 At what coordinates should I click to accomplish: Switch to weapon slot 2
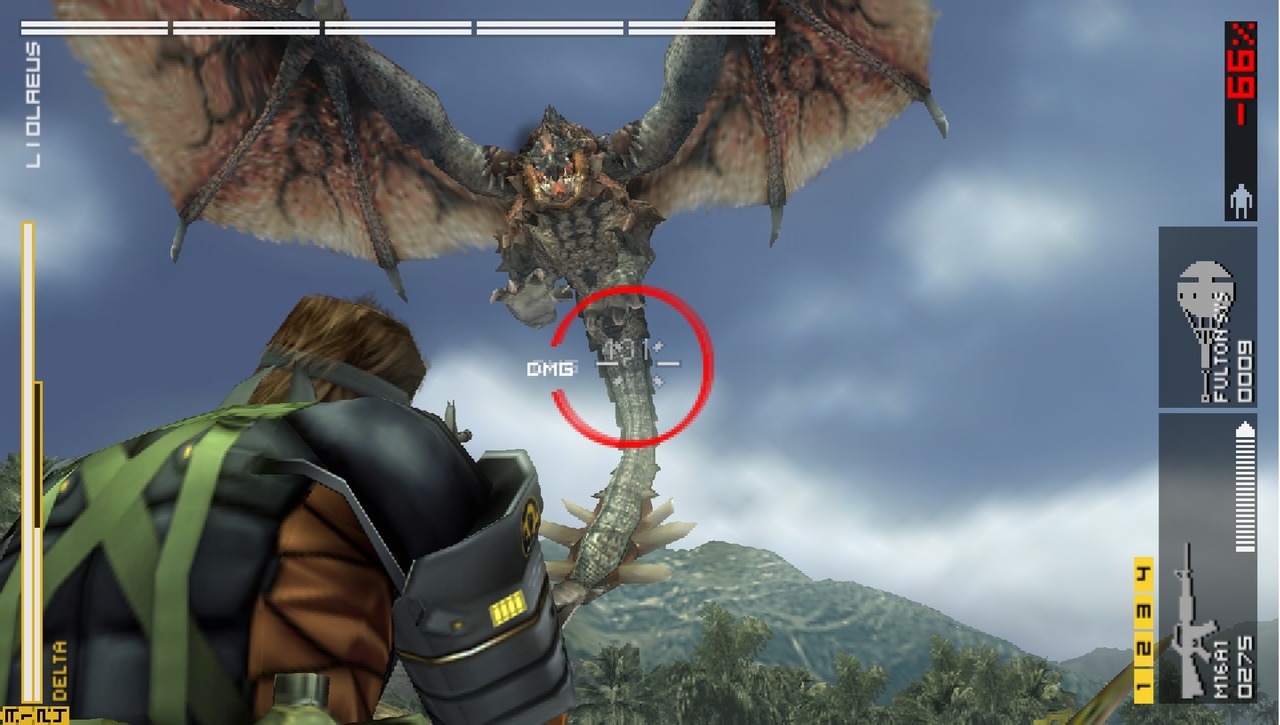(1143, 651)
